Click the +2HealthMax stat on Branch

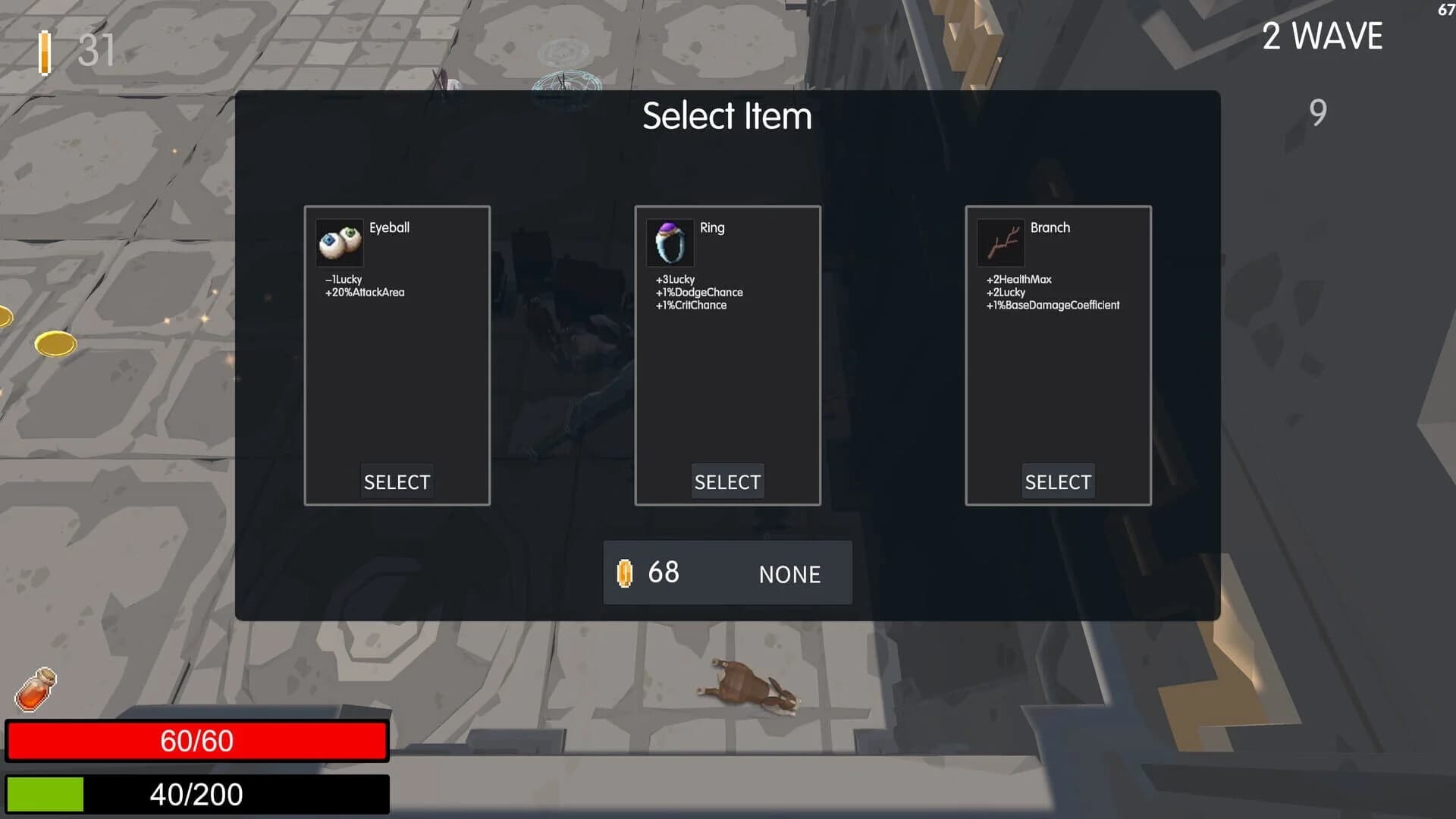tap(1018, 279)
